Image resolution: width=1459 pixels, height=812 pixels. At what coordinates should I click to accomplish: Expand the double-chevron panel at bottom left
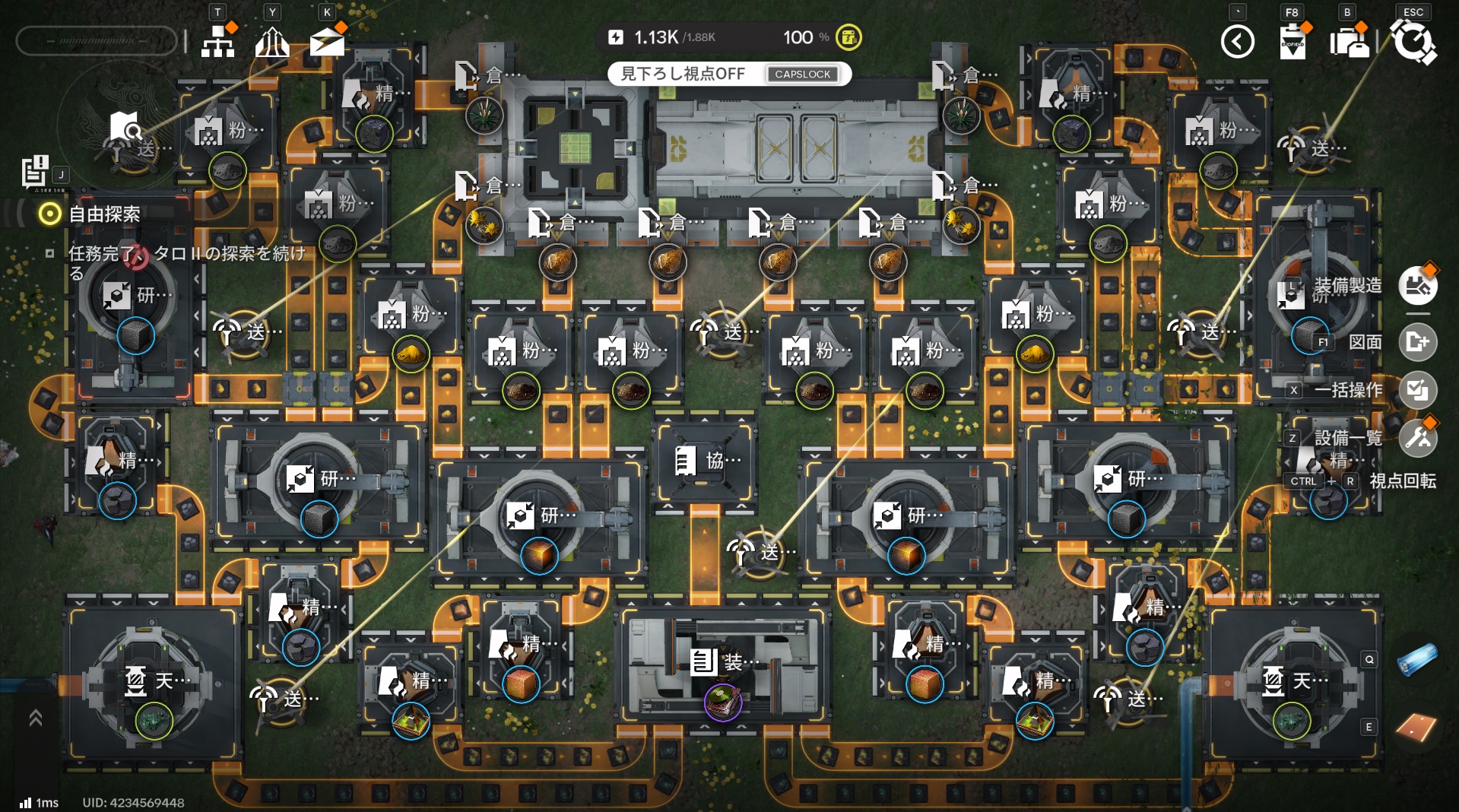click(x=35, y=718)
